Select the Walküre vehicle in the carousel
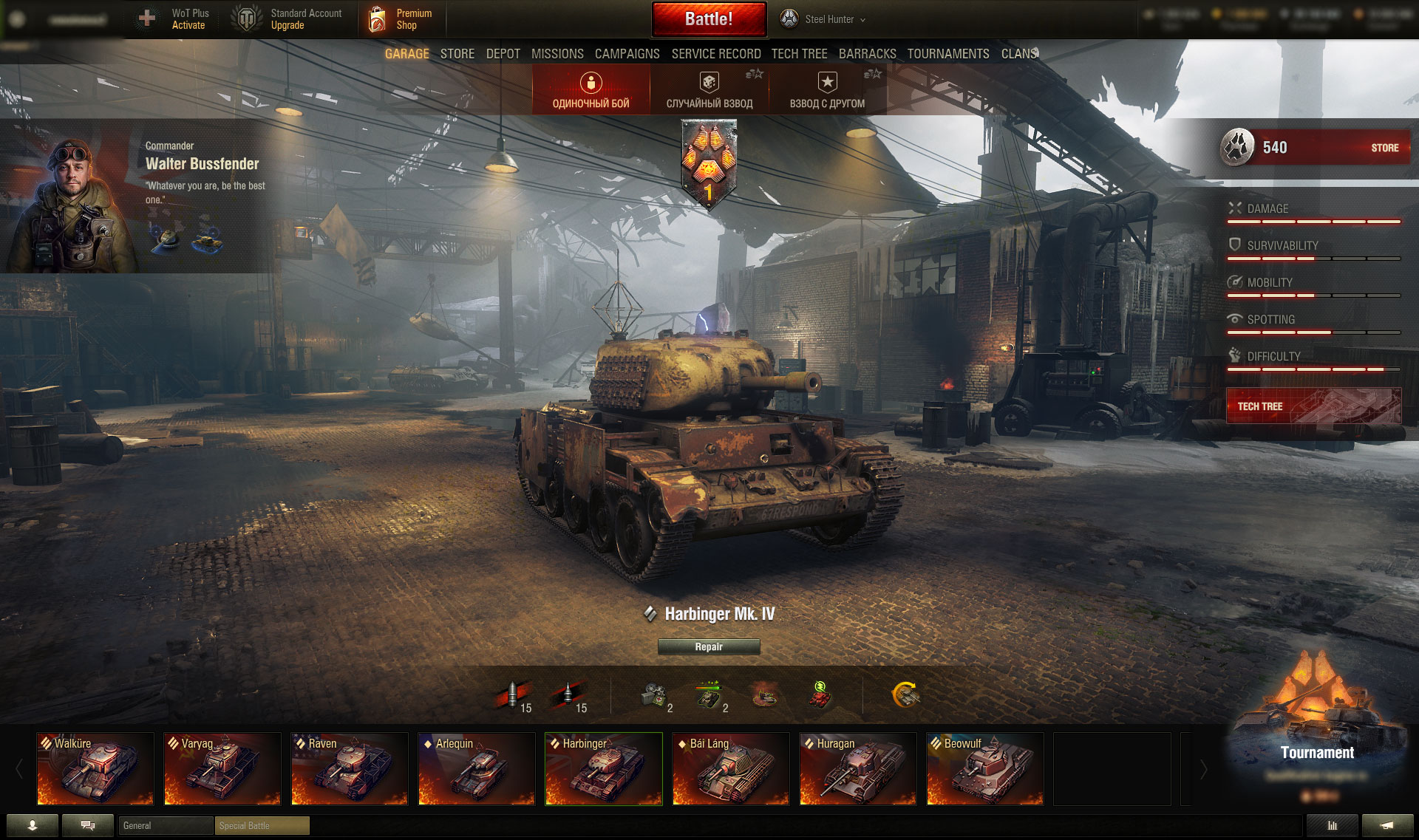 tap(95, 768)
